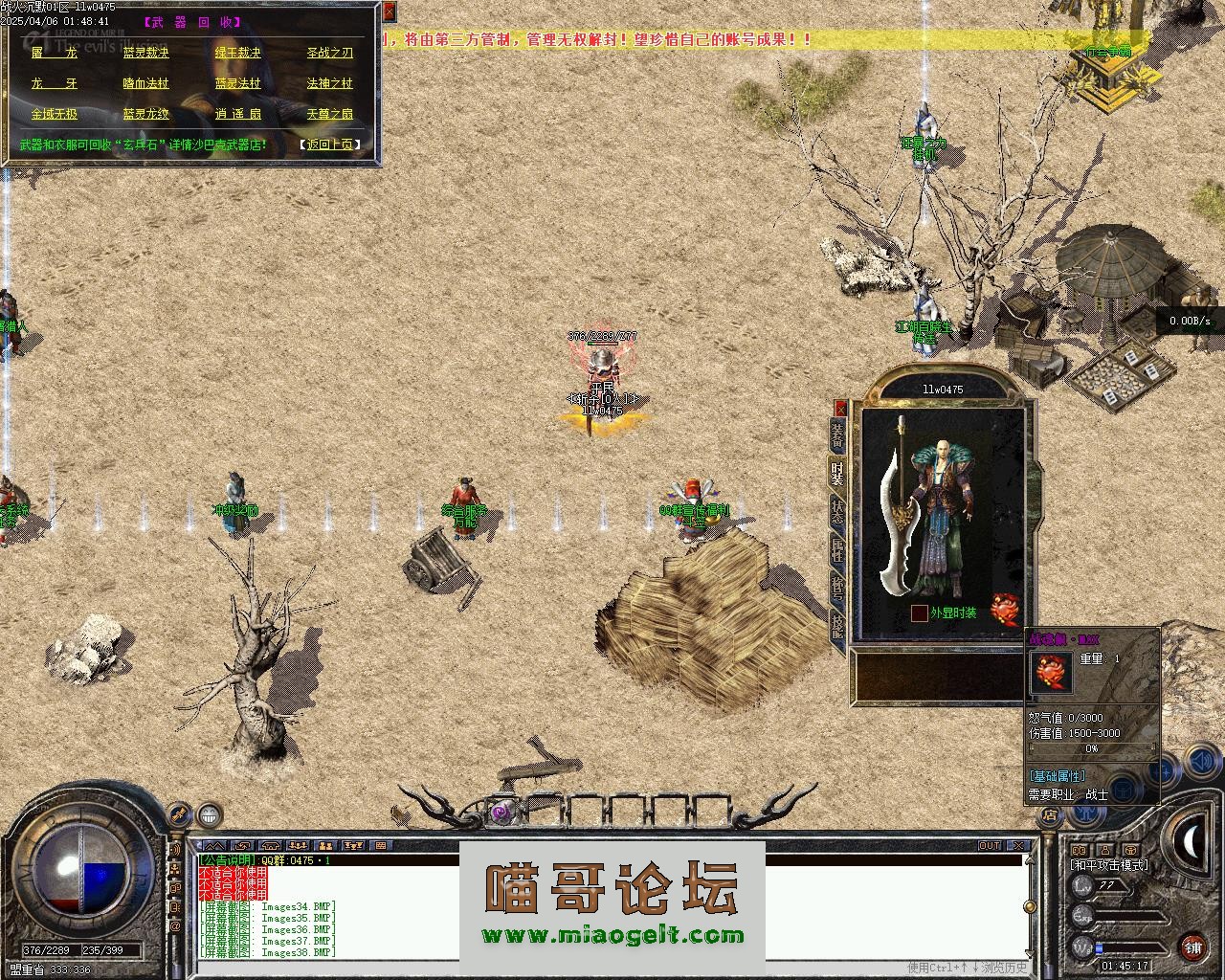Click 返回上页 to go back
Viewport: 1225px width, 980px height.
tap(330, 145)
